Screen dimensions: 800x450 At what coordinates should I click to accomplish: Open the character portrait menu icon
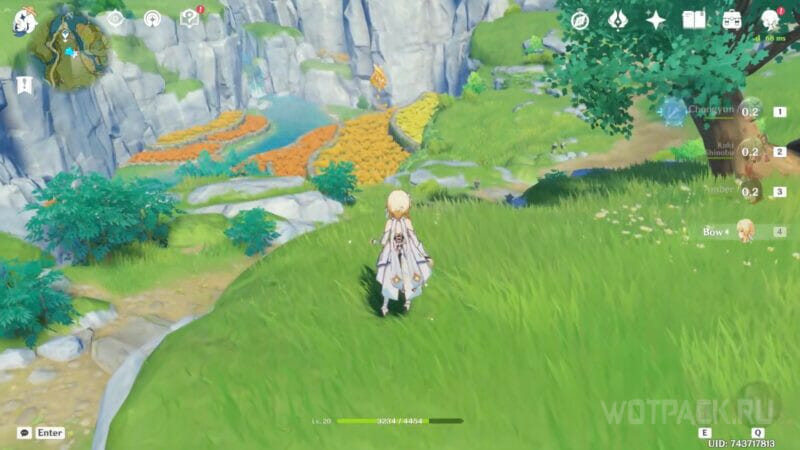click(x=771, y=20)
